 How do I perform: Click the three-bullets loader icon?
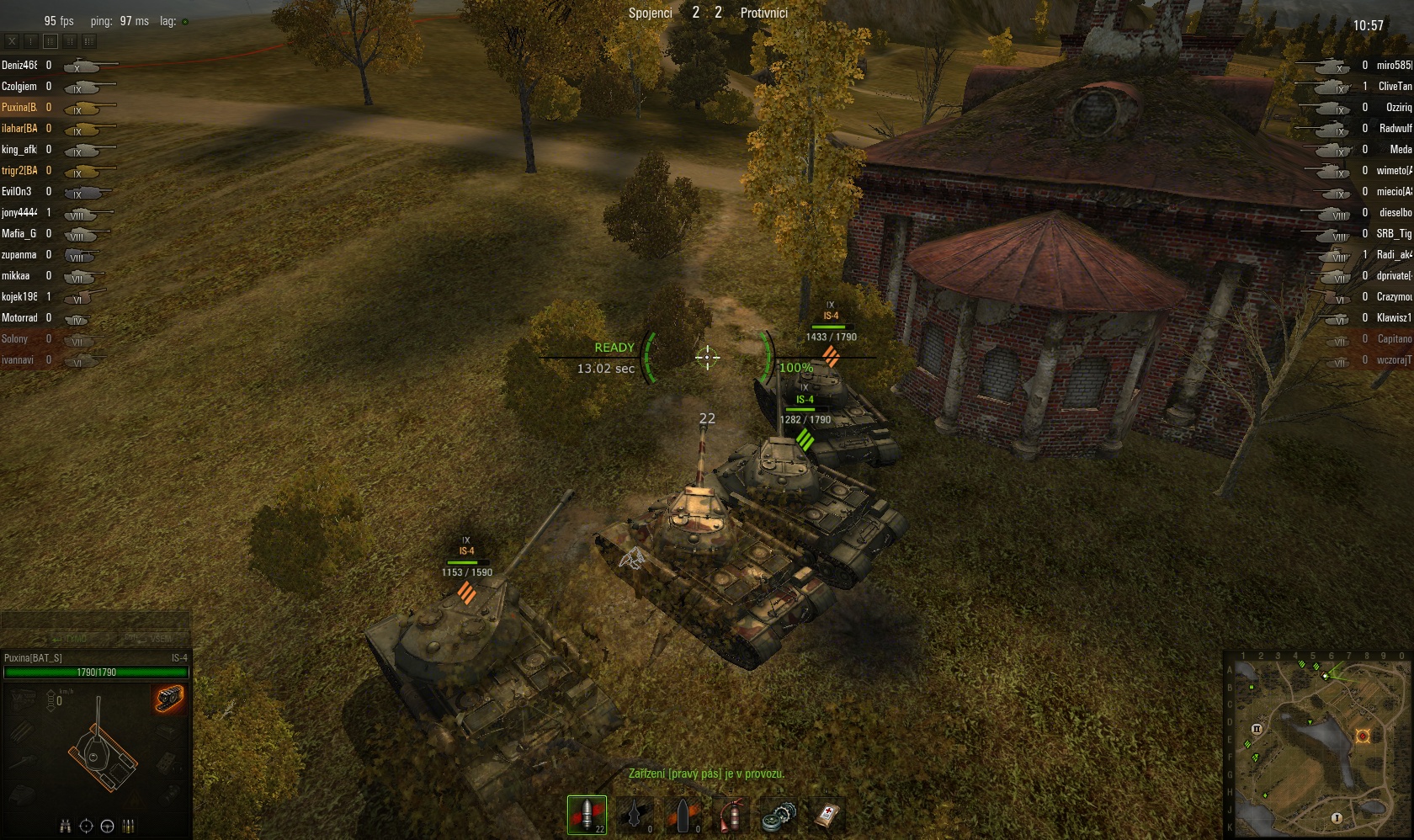[129, 826]
